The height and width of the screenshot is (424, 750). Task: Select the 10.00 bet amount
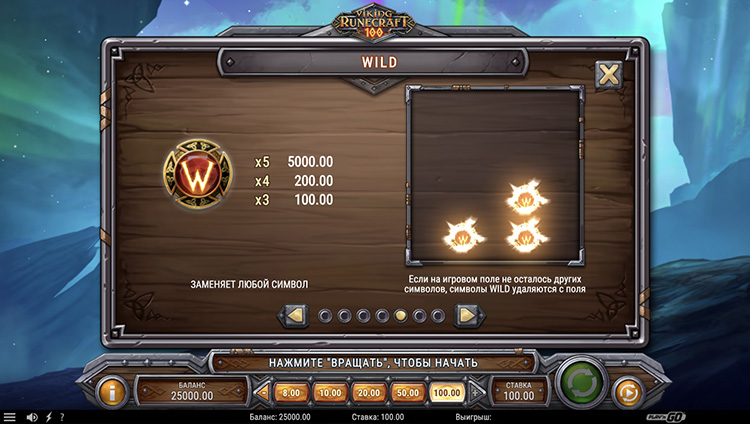tap(329, 393)
